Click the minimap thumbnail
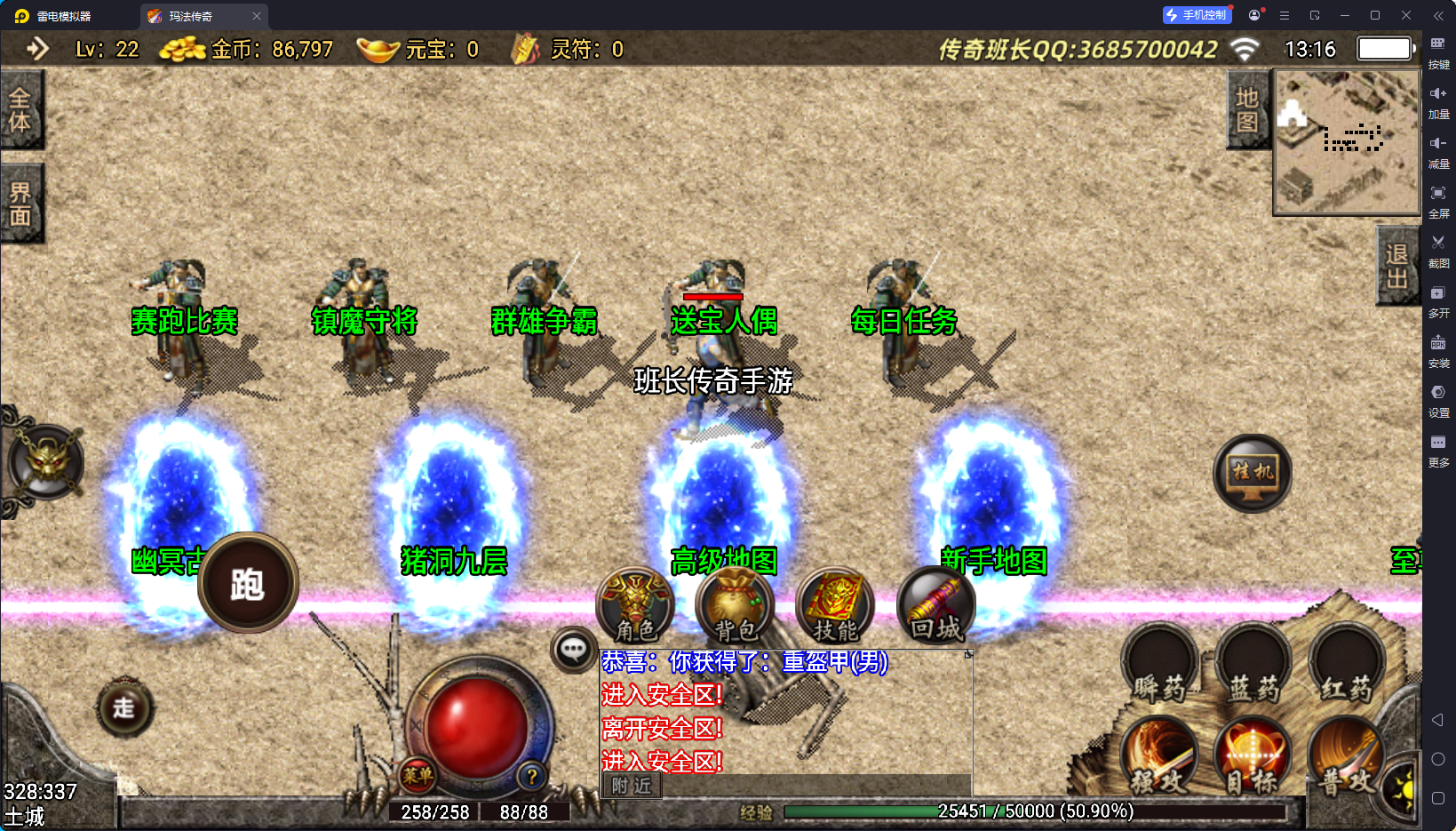Screen dimensions: 1456x831 (x=1347, y=142)
